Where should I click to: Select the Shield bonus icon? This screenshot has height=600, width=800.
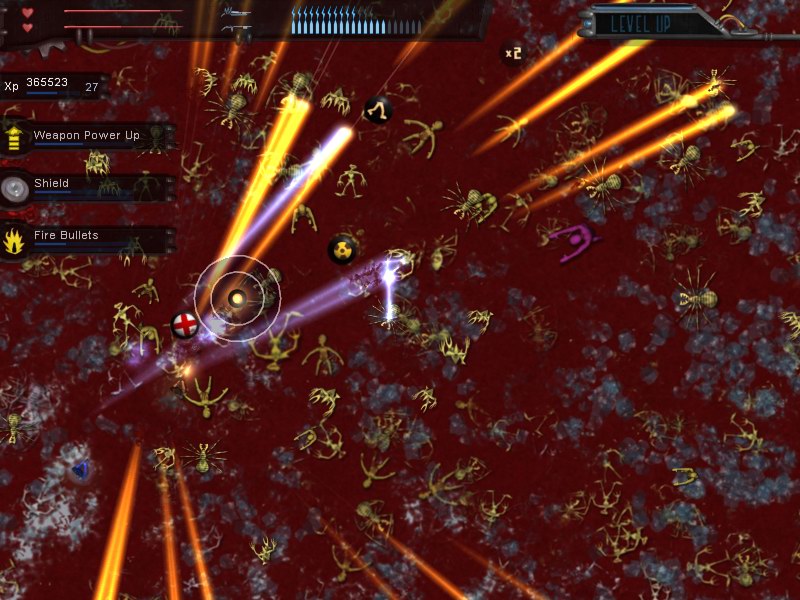pyautogui.click(x=15, y=188)
